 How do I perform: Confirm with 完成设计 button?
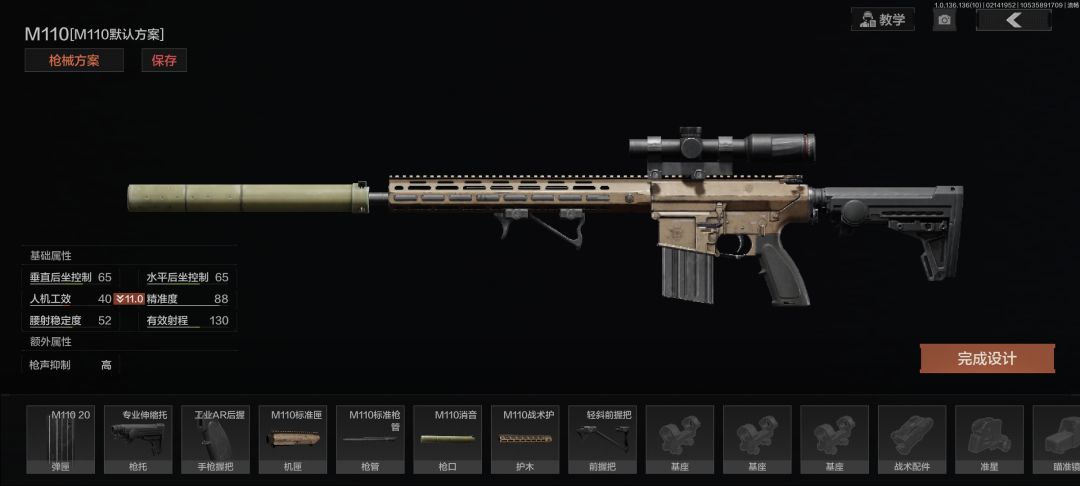[986, 358]
